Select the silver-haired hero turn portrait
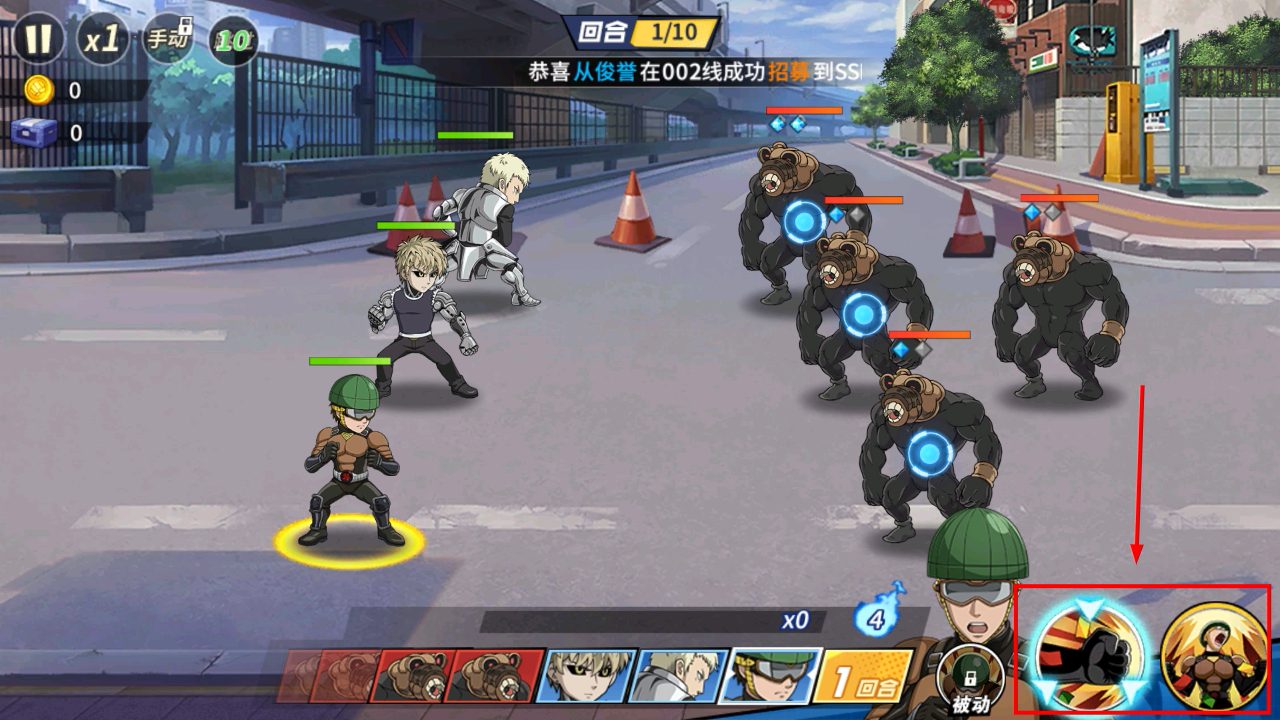 (x=680, y=675)
